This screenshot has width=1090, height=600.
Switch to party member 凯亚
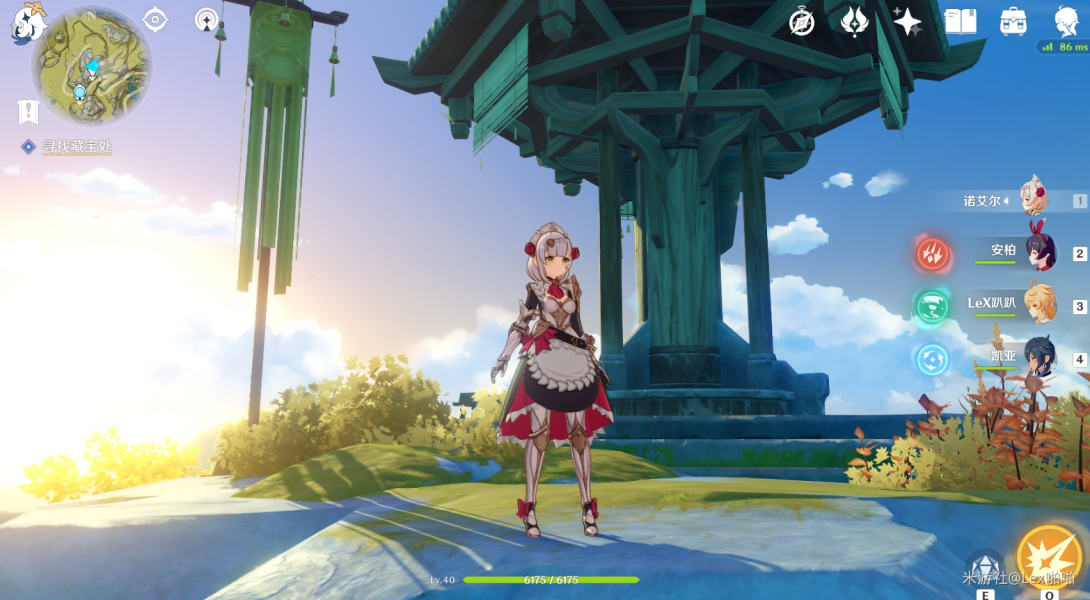point(1038,358)
